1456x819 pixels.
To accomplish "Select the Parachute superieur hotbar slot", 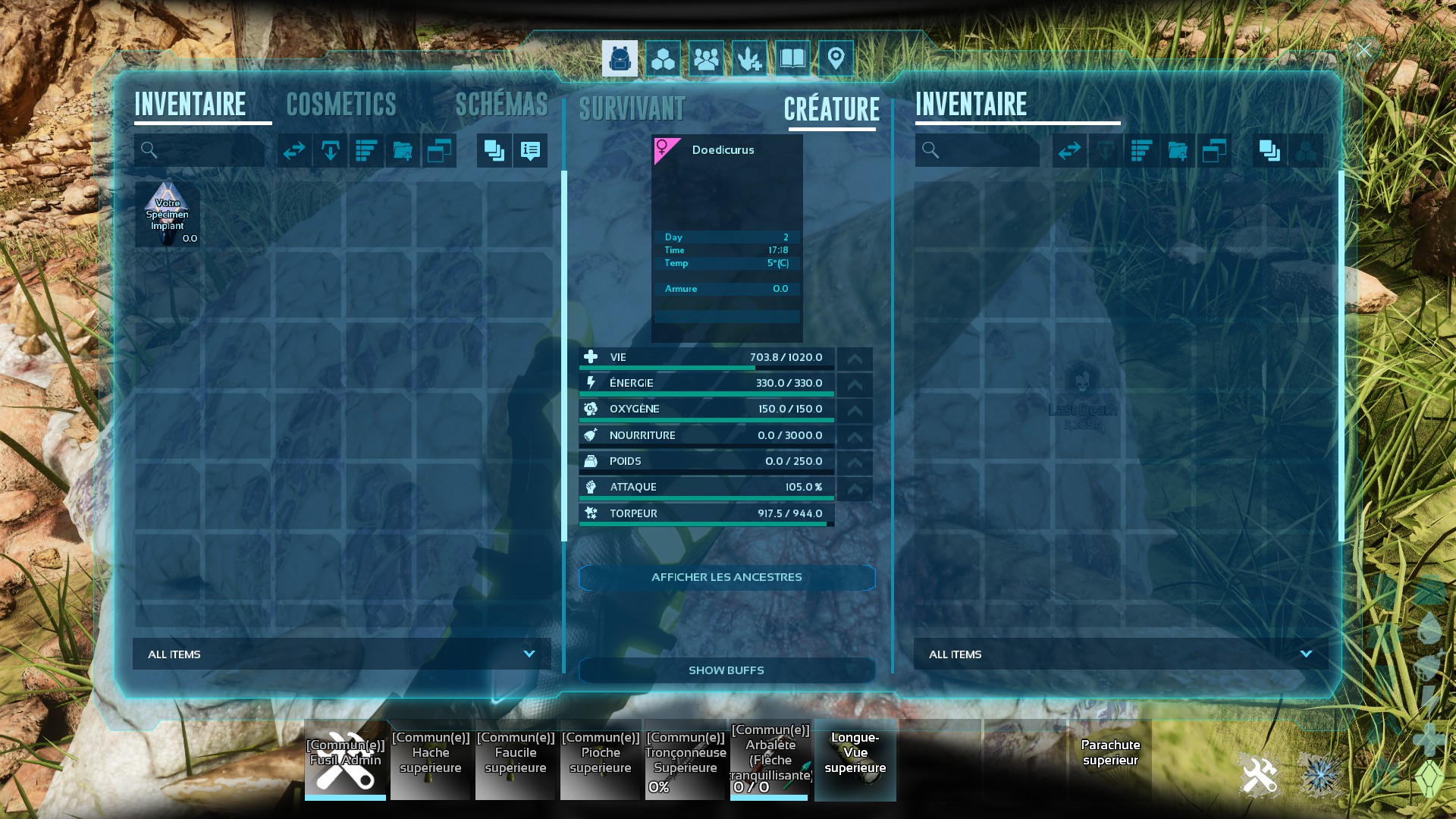I will [x=1110, y=760].
